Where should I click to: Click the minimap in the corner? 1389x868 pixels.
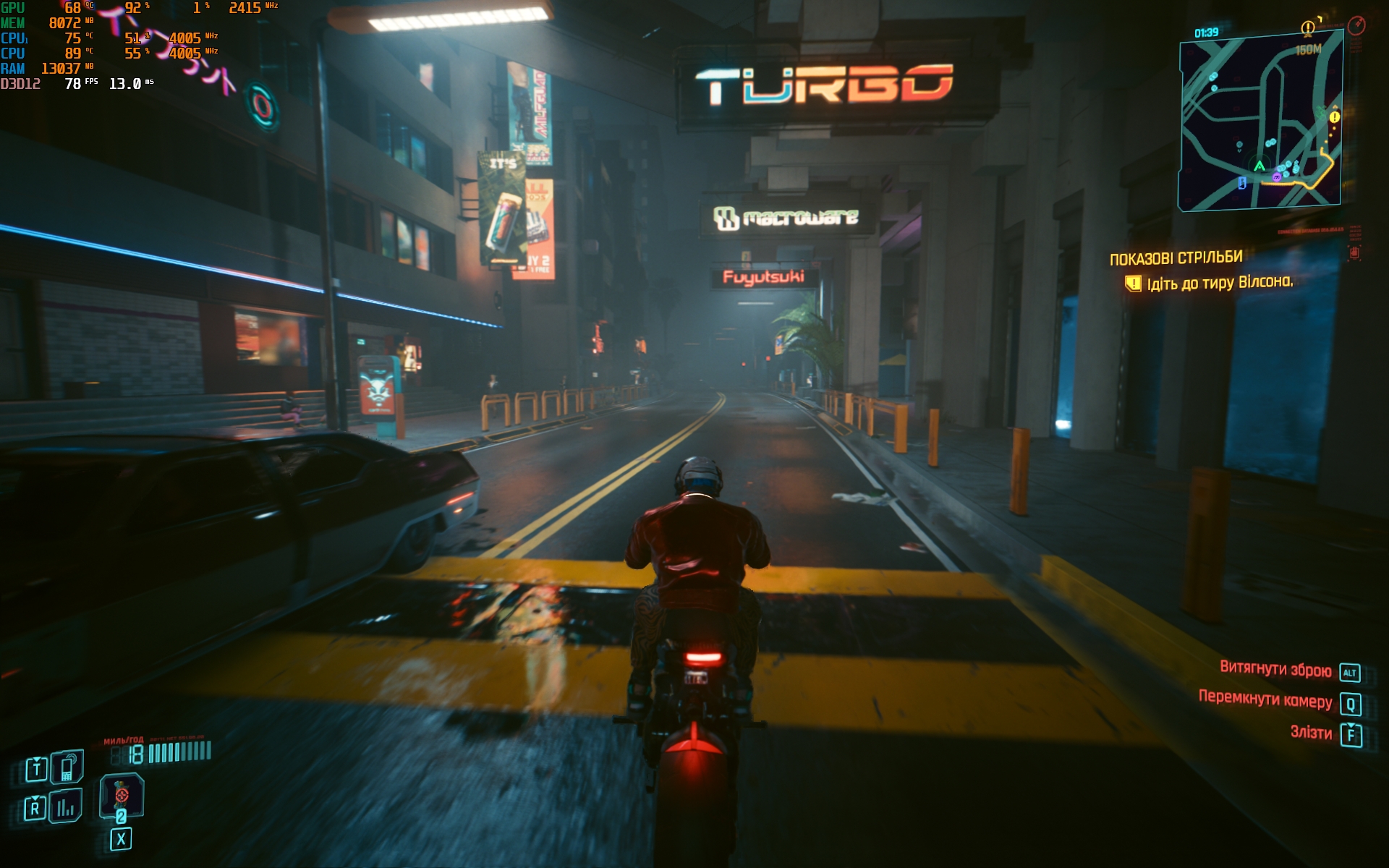(1260, 123)
